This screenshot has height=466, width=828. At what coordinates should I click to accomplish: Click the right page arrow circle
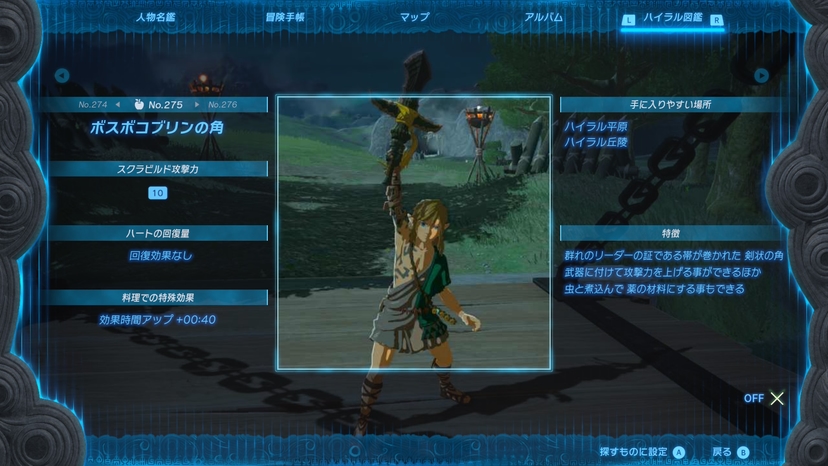[x=762, y=75]
